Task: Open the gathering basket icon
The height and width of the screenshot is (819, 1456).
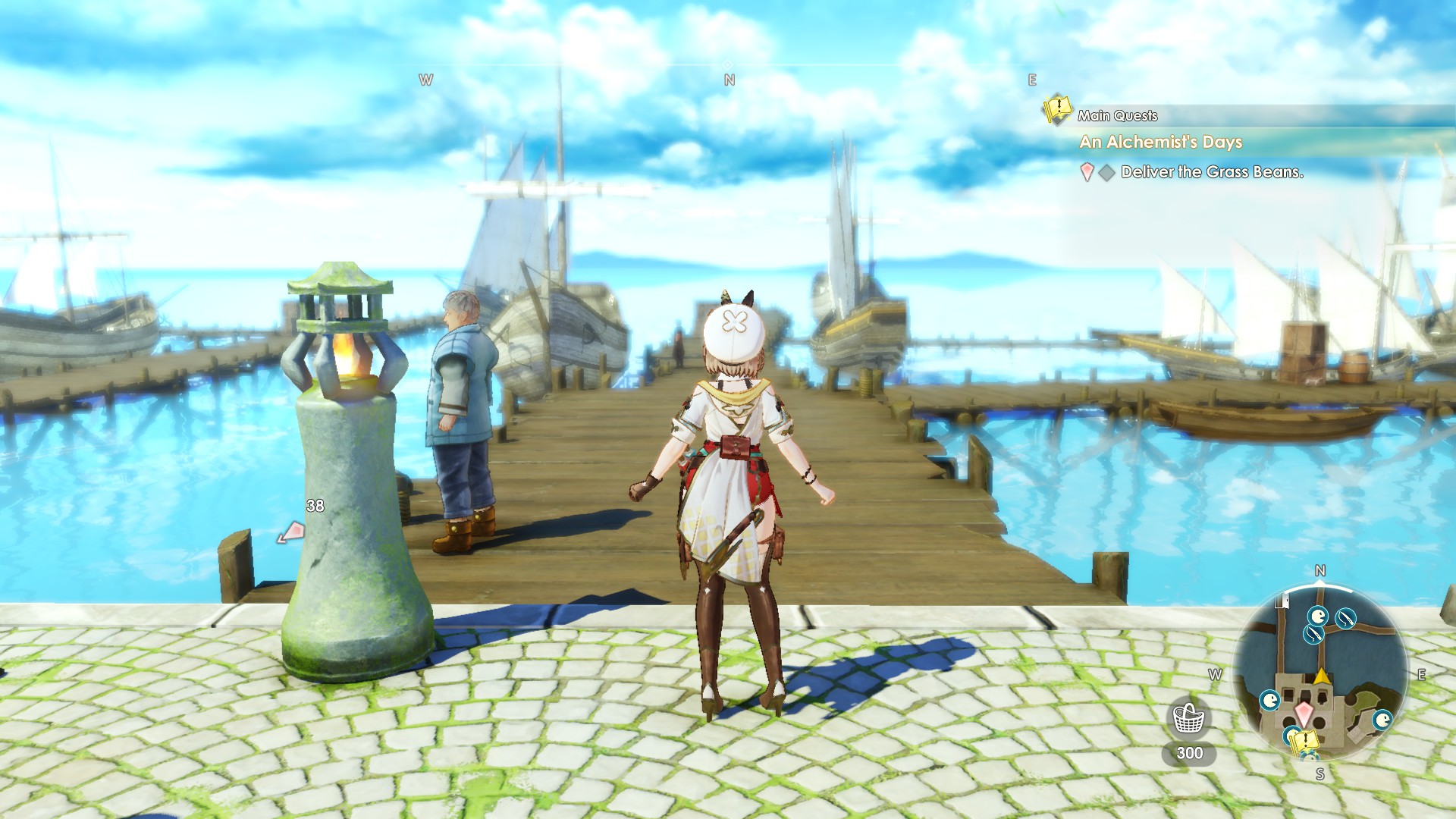Action: (1188, 717)
